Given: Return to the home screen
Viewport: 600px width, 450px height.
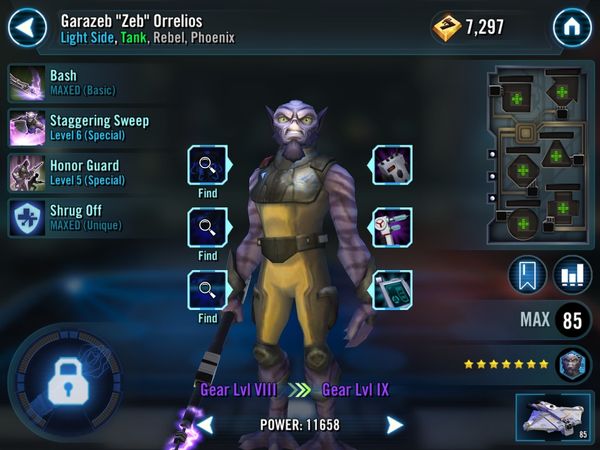Looking at the screenshot, I should point(572,26).
